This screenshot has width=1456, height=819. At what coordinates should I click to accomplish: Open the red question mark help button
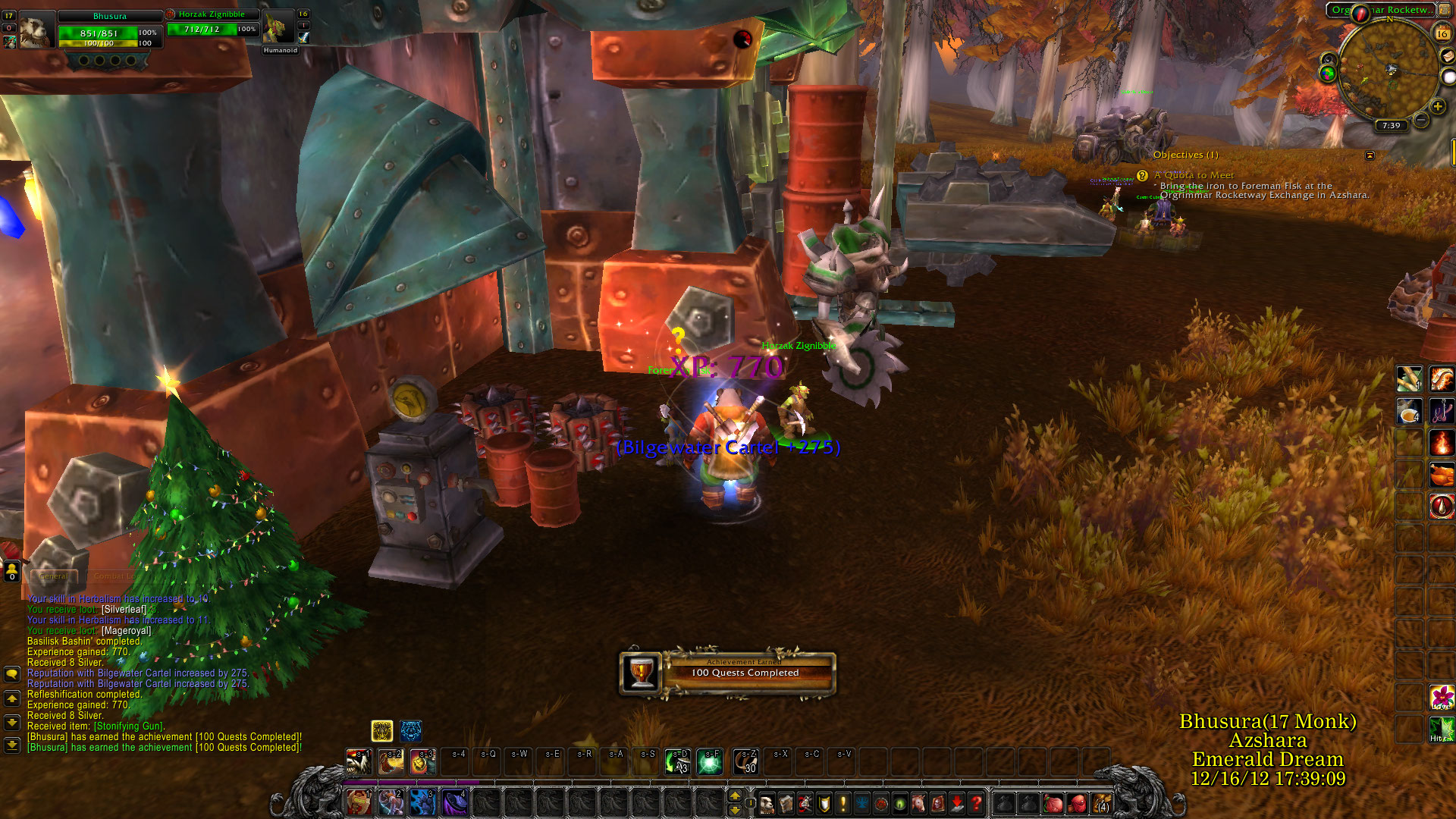tap(977, 802)
